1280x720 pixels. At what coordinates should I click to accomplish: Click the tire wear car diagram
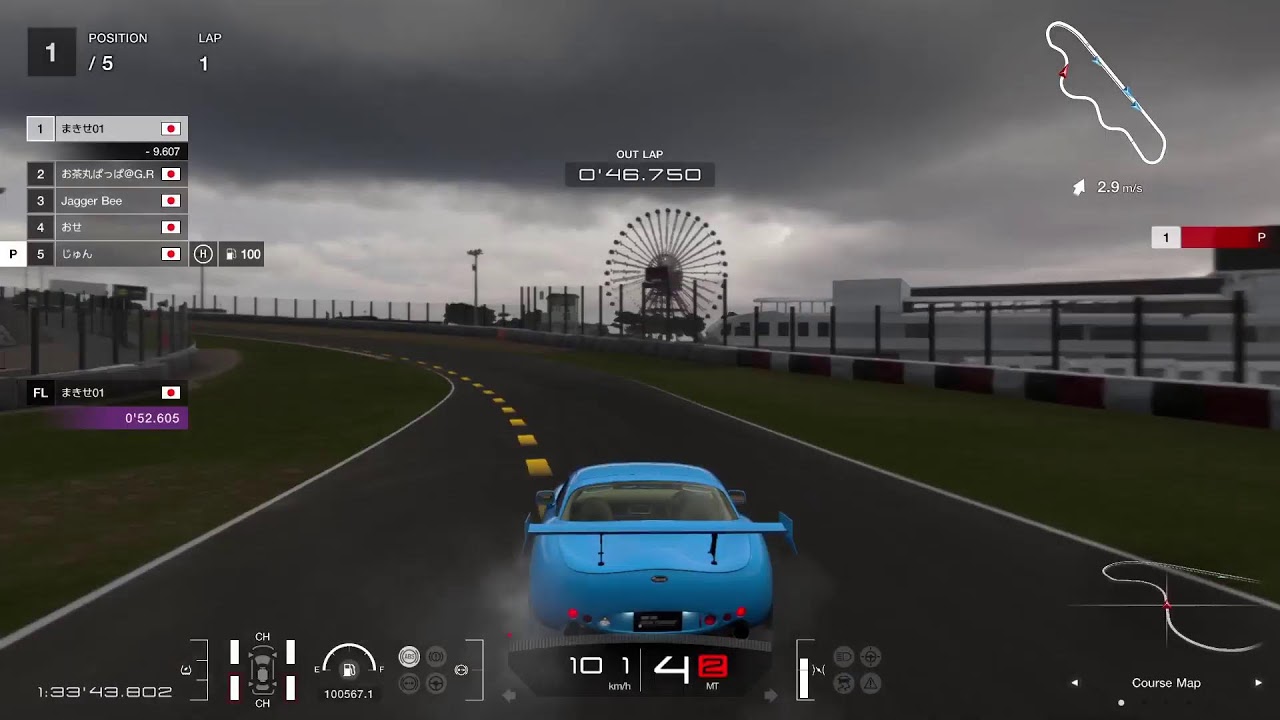(x=262, y=670)
